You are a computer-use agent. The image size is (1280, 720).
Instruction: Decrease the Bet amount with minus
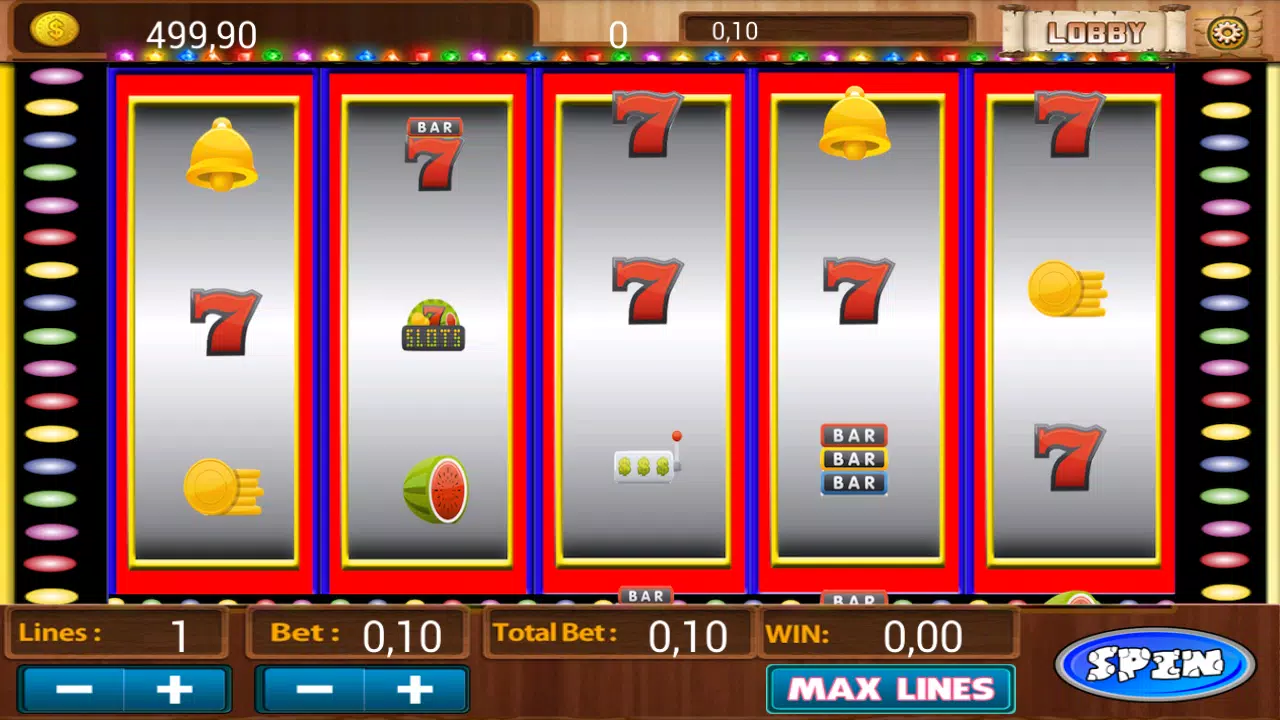click(313, 688)
